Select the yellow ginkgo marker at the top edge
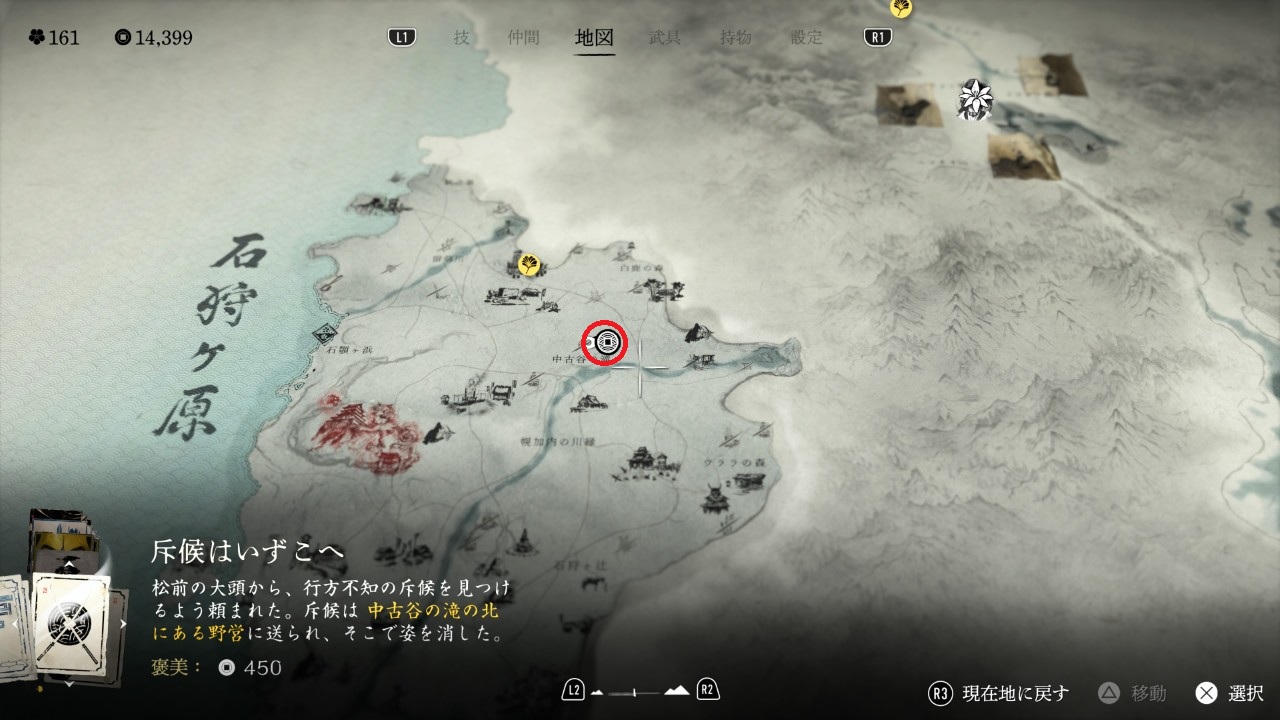 (x=901, y=7)
